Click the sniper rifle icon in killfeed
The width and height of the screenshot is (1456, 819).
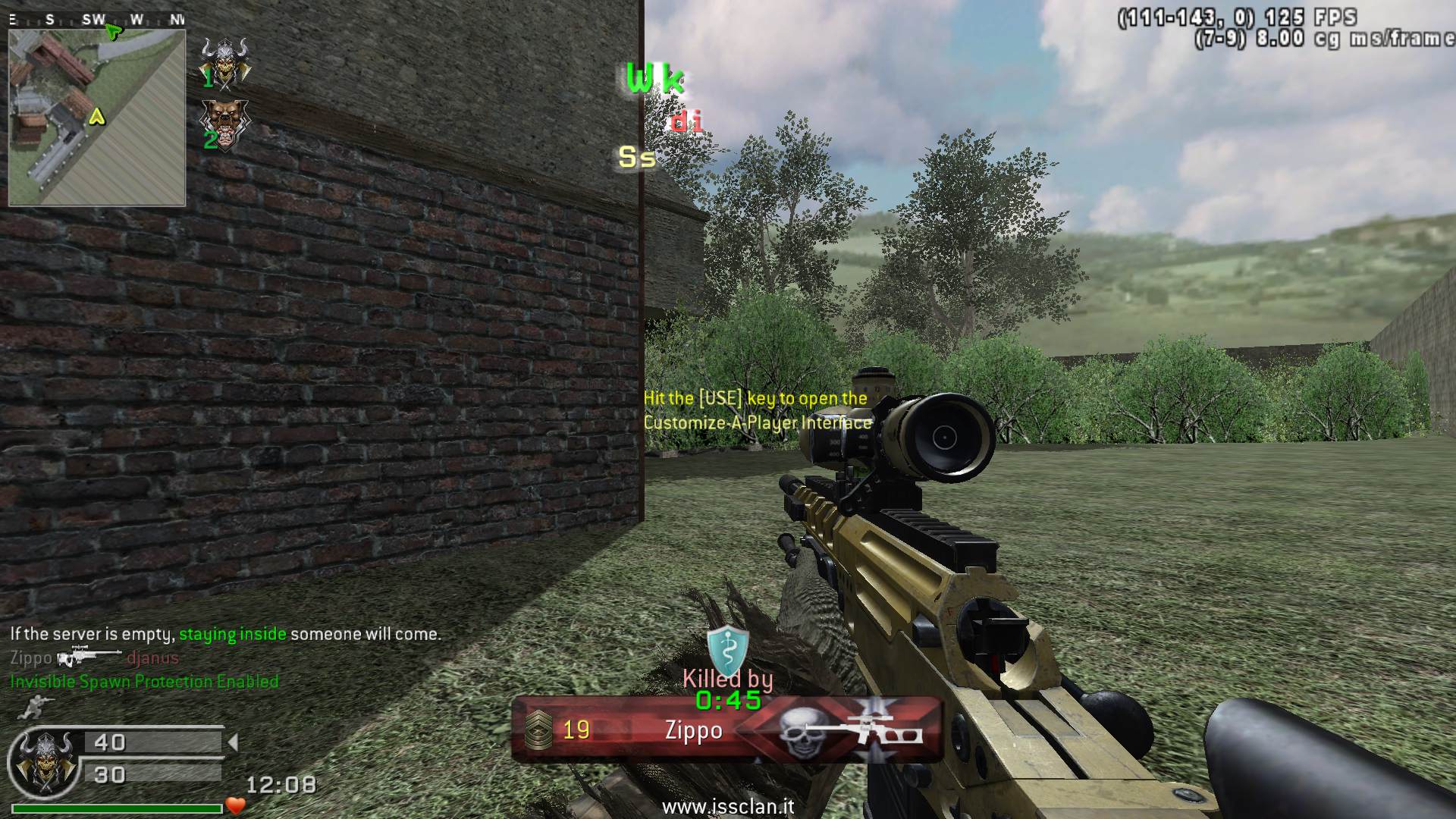[88, 657]
